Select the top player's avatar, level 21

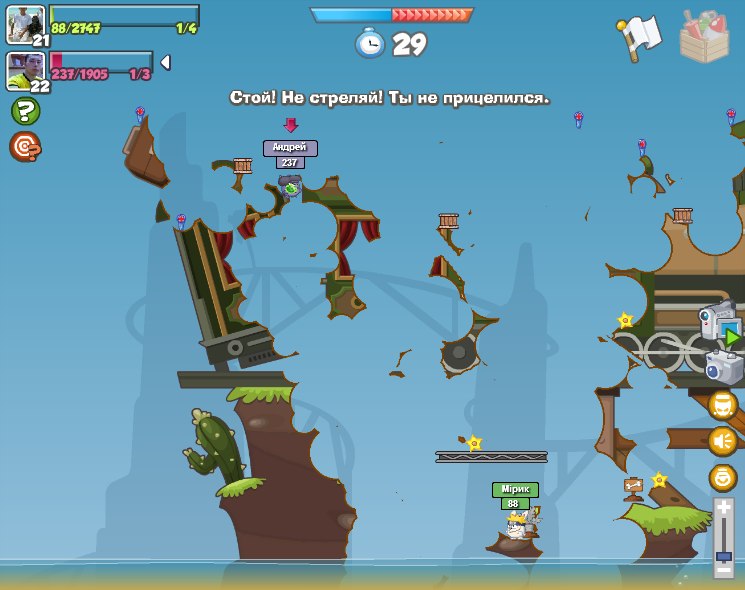25,24
